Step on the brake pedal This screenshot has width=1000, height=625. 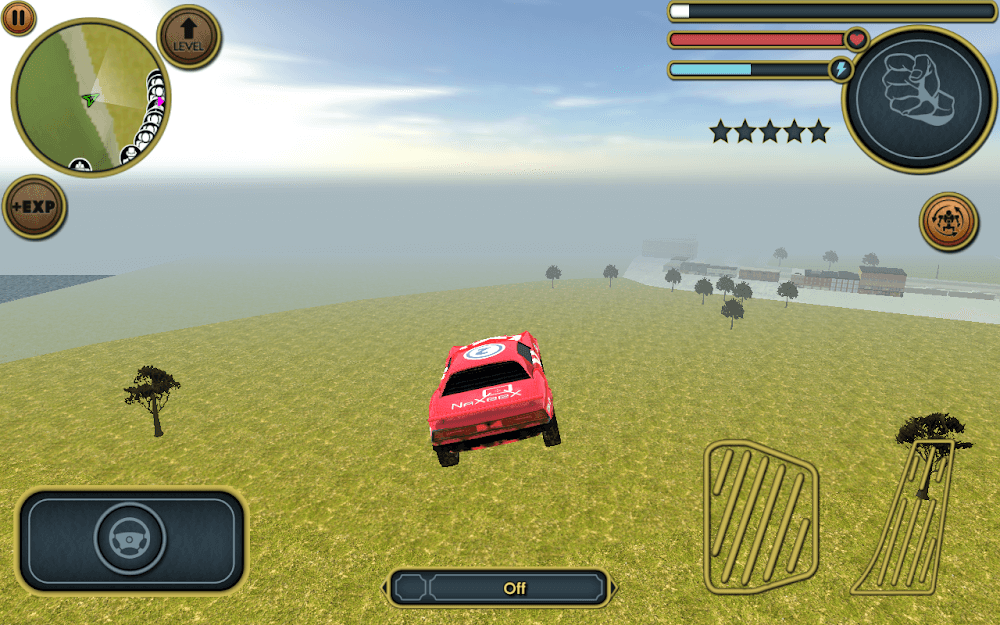[761, 515]
